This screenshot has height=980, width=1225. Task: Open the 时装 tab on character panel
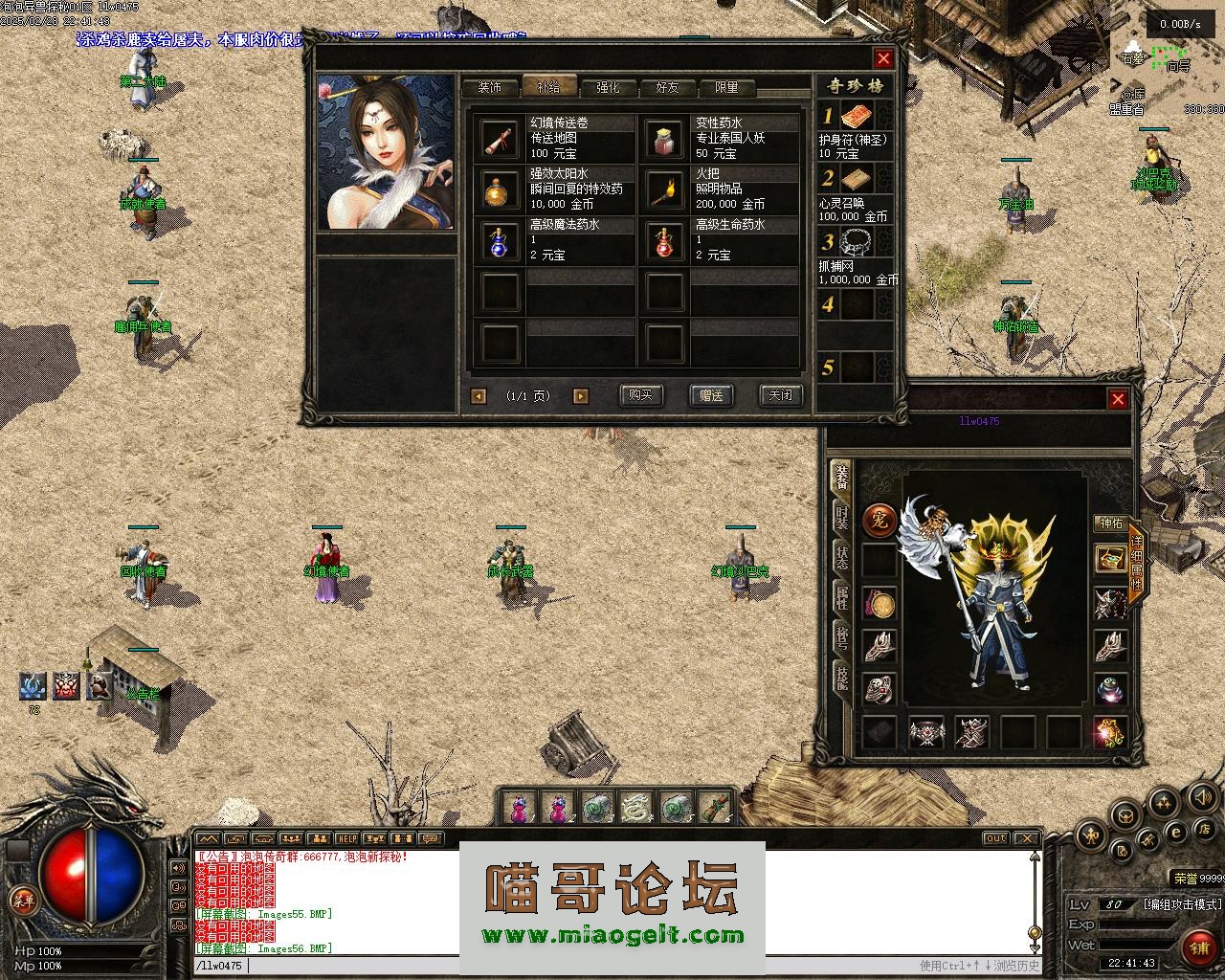(x=840, y=517)
